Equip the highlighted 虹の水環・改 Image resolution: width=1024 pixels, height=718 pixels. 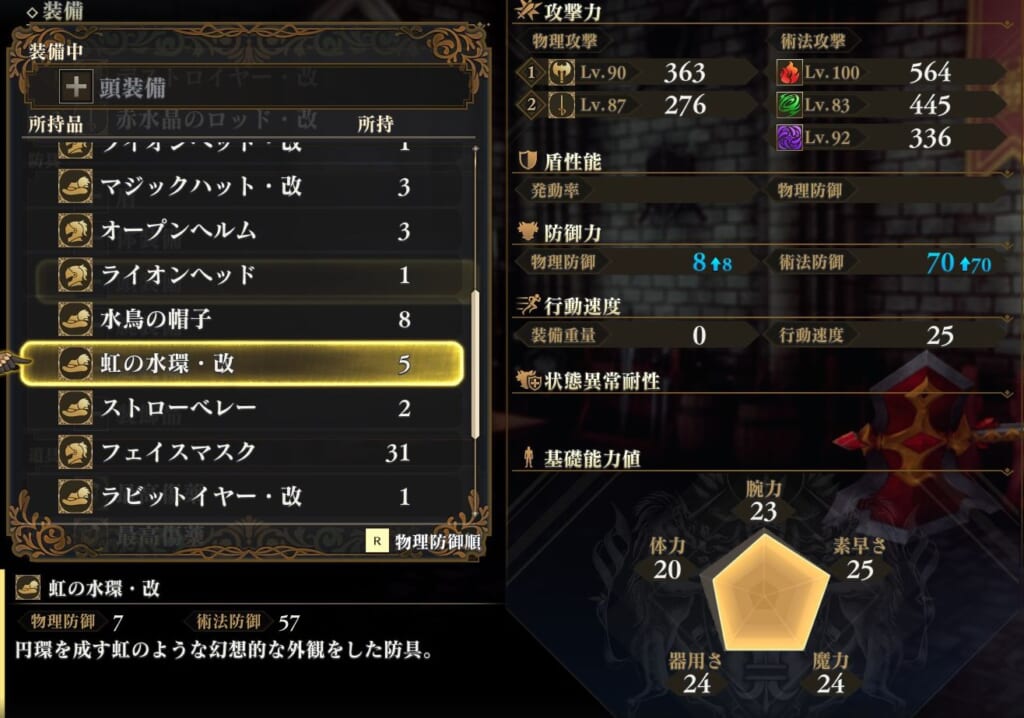[240, 363]
